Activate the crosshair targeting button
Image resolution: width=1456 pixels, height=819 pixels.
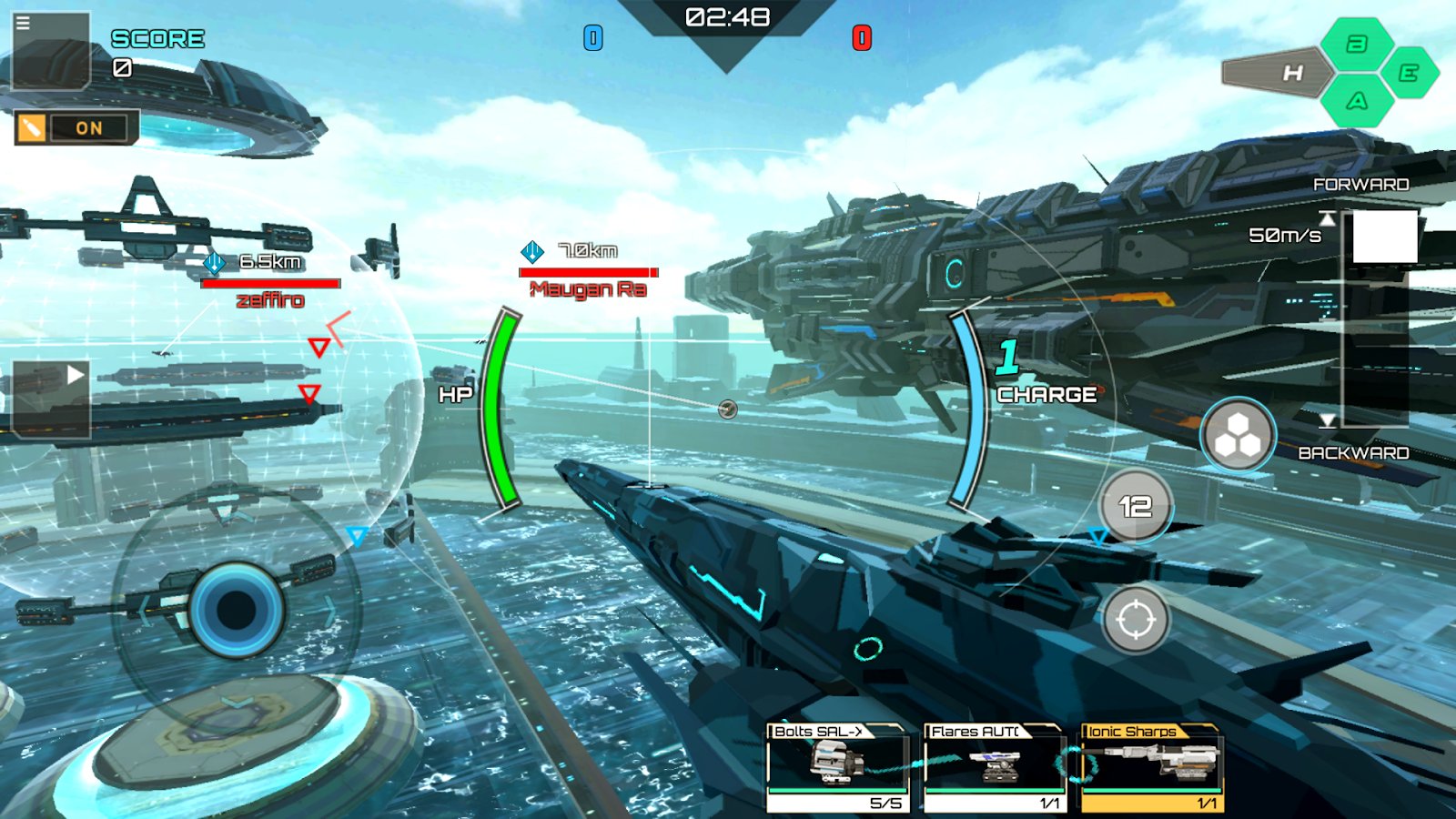(x=1135, y=621)
